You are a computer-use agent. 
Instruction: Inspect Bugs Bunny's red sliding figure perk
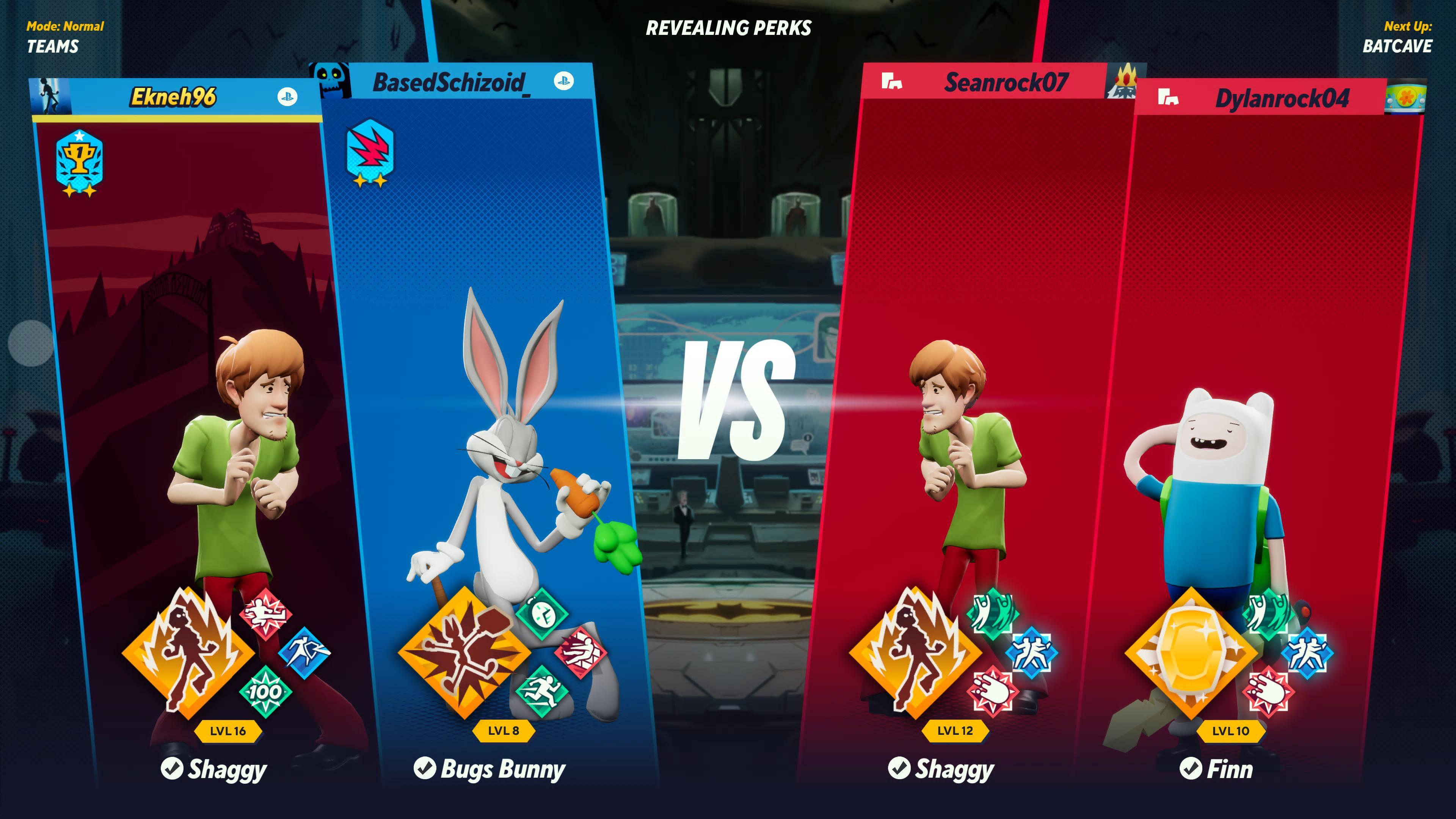click(581, 652)
